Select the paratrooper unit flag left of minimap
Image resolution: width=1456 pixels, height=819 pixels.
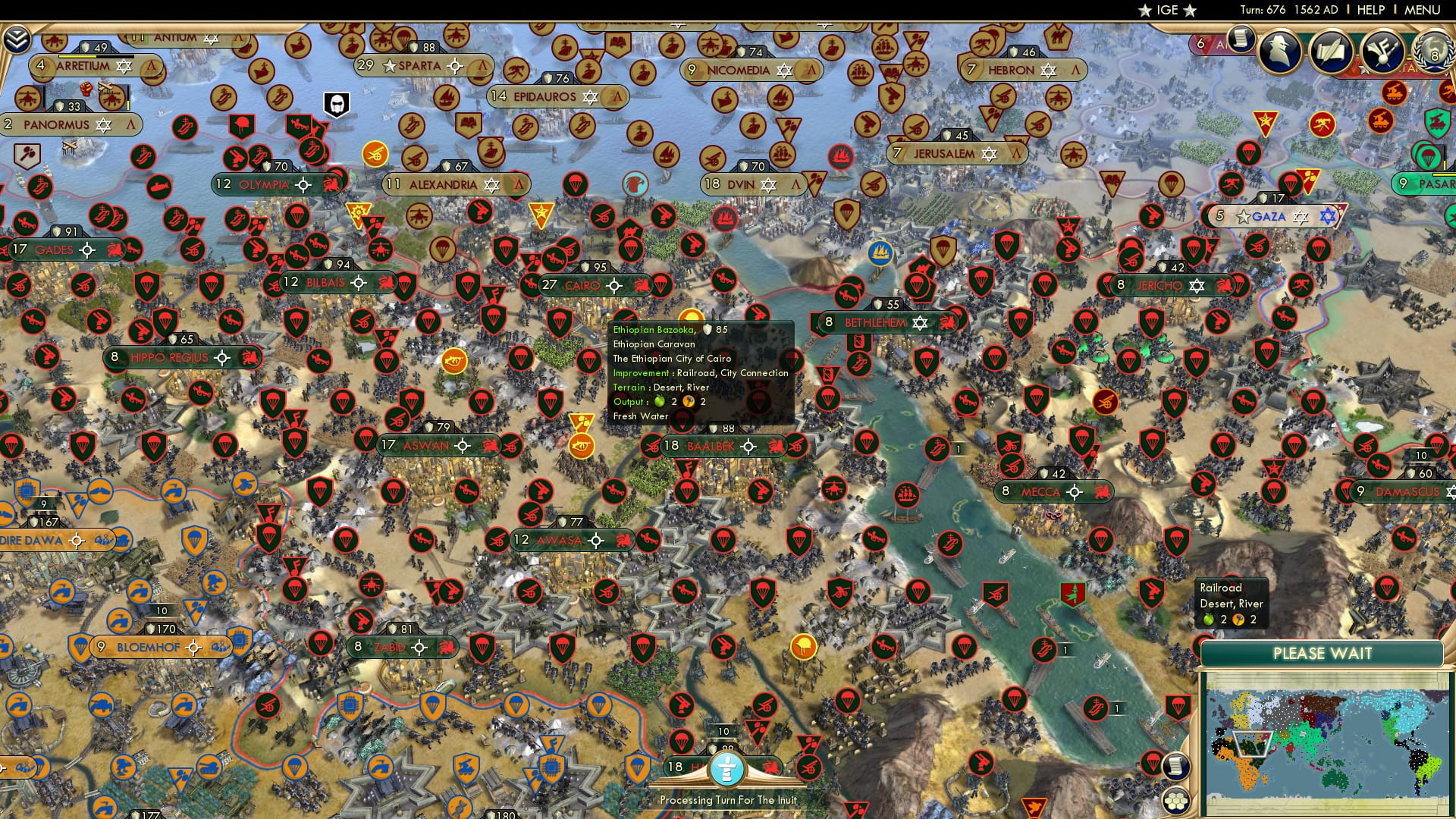[1151, 761]
